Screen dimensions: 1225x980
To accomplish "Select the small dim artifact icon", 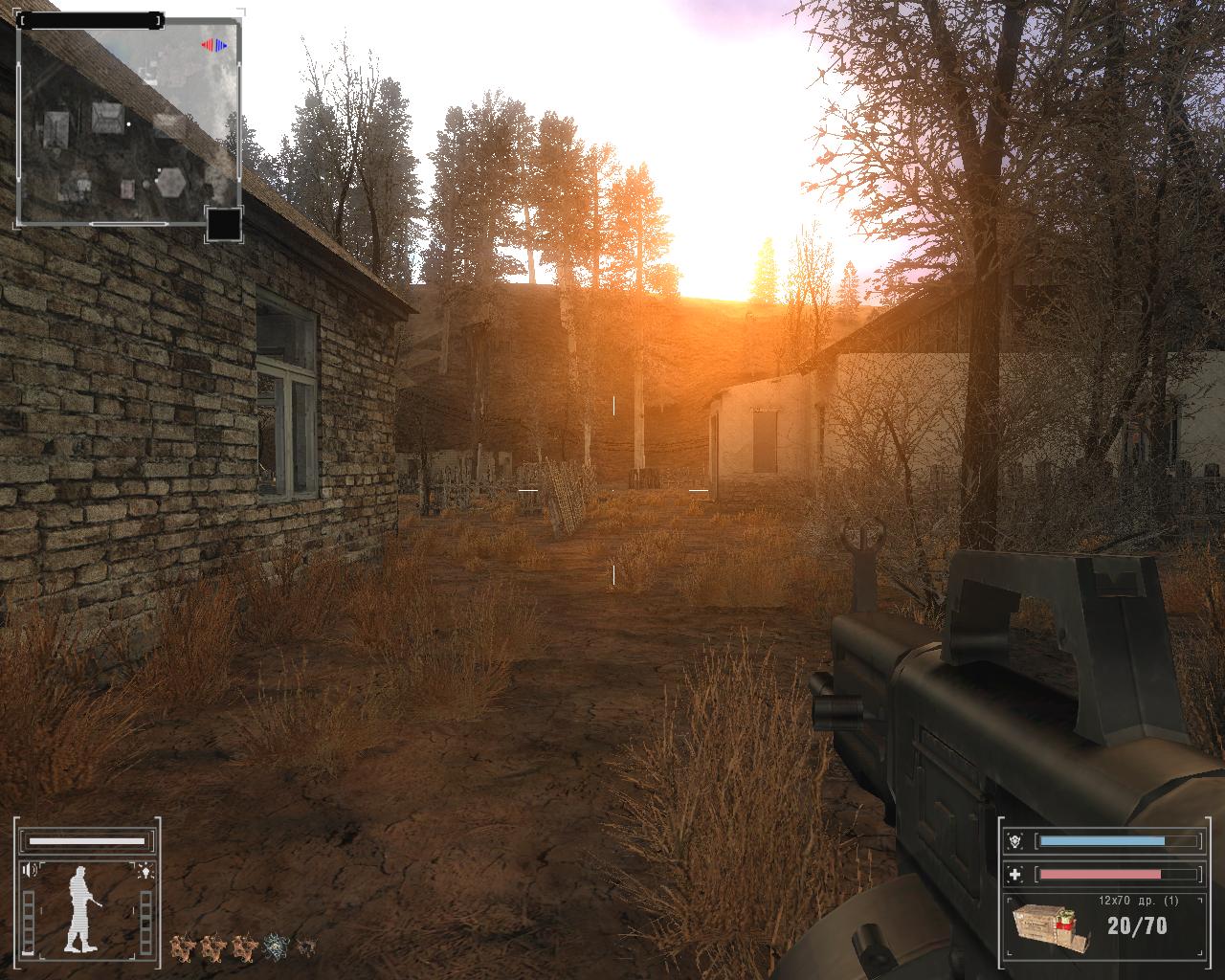I will click(x=305, y=947).
